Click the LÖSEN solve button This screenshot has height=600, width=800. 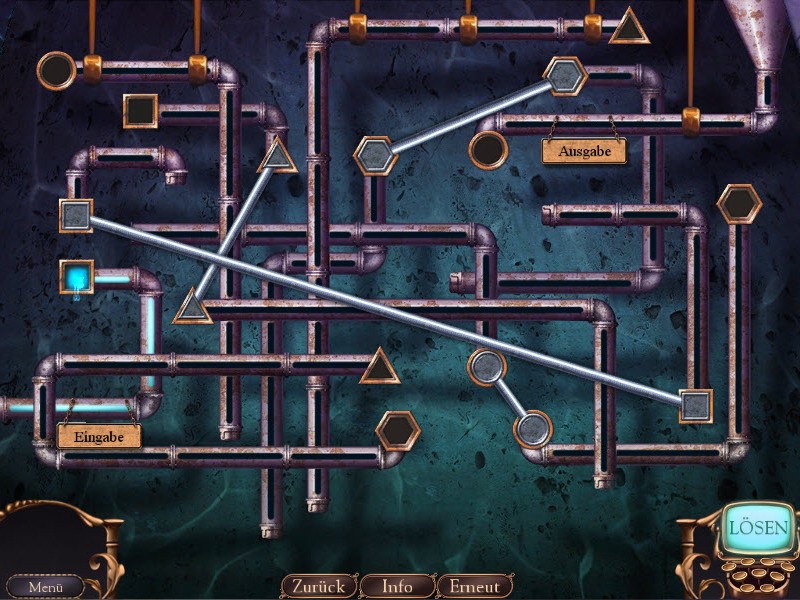point(758,528)
